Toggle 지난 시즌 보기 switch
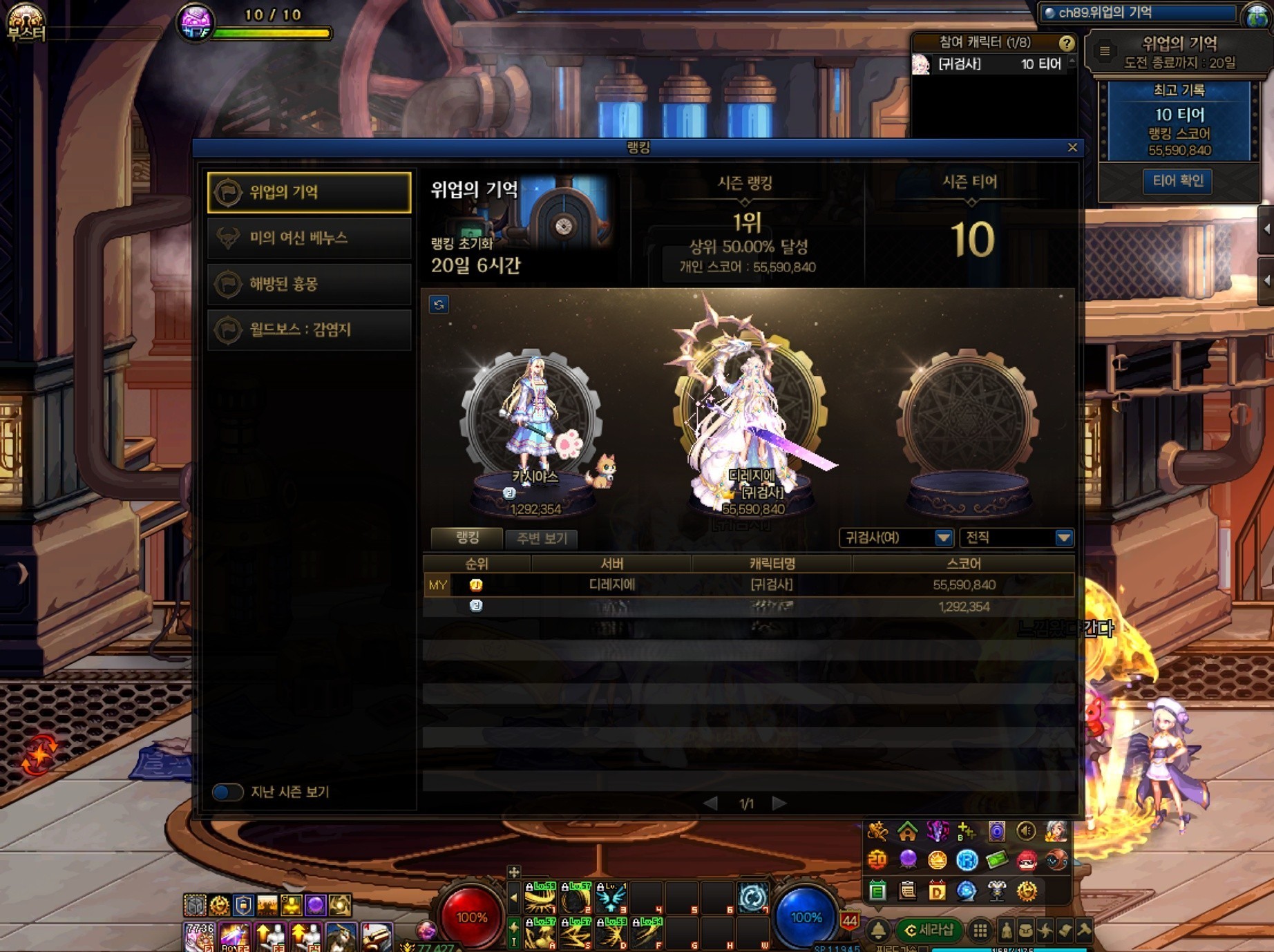 pyautogui.click(x=227, y=792)
